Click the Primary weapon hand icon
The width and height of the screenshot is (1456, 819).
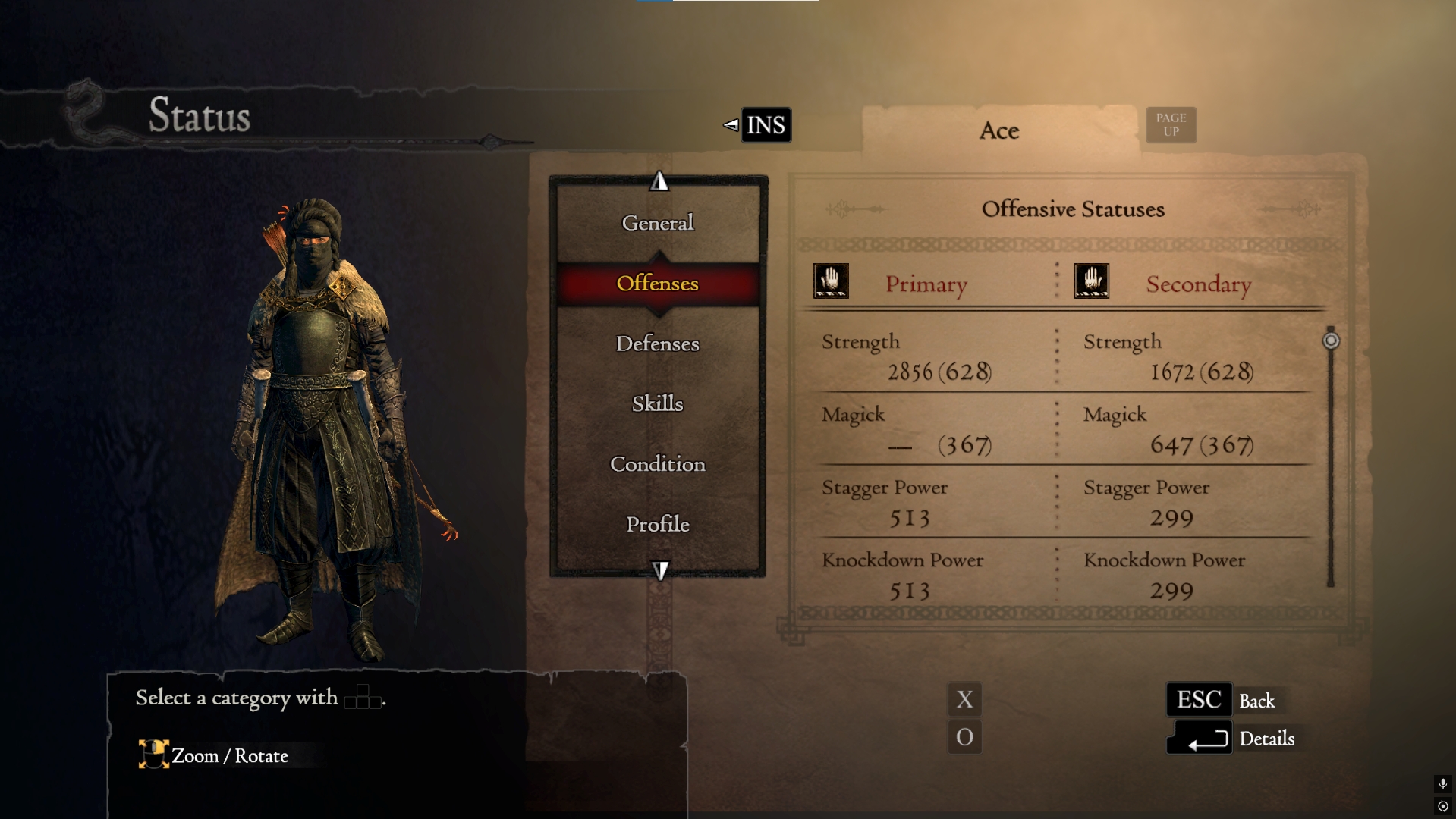click(x=831, y=281)
